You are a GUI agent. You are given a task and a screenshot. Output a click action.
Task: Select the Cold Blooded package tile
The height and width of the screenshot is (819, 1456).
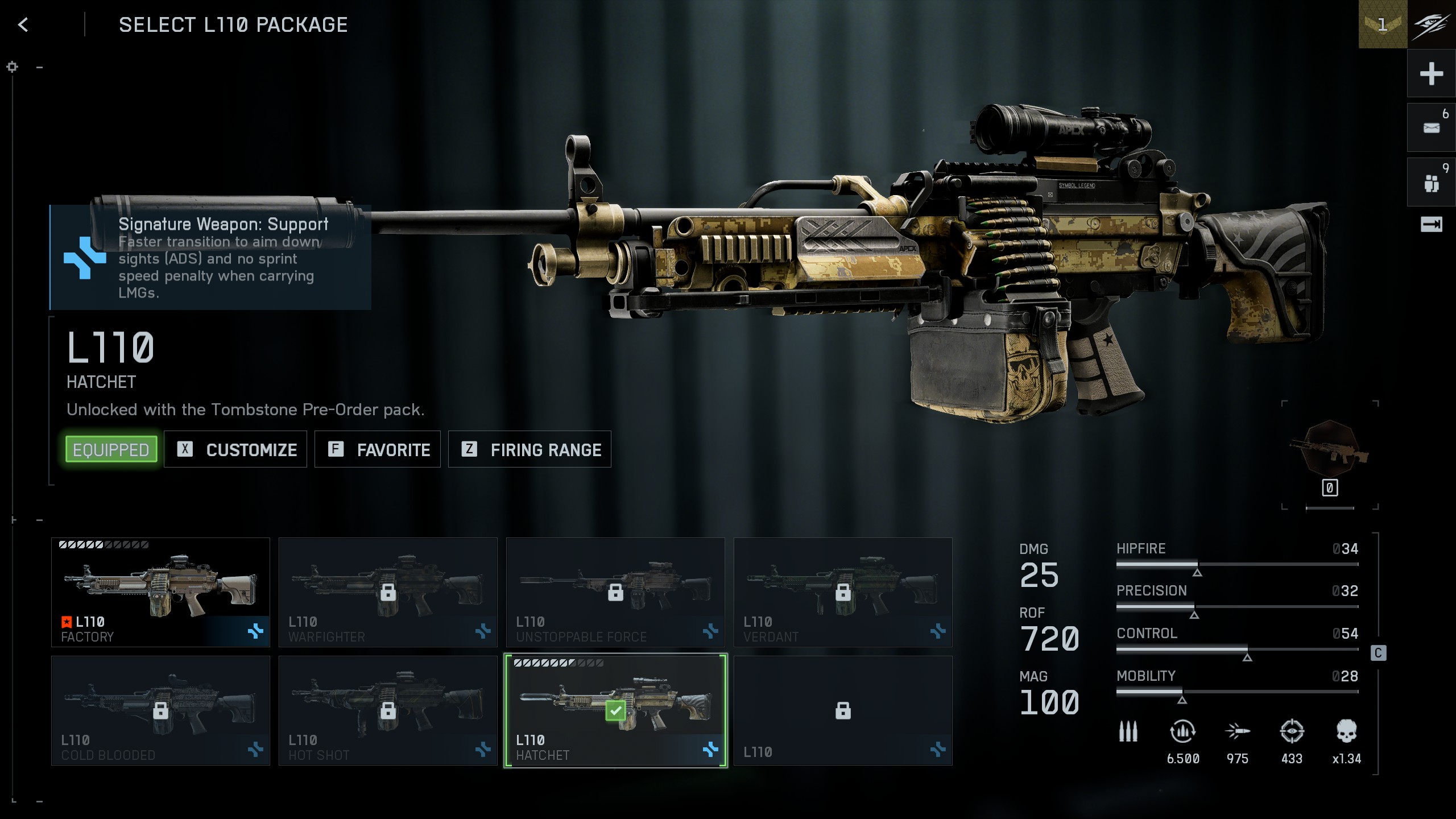click(160, 710)
